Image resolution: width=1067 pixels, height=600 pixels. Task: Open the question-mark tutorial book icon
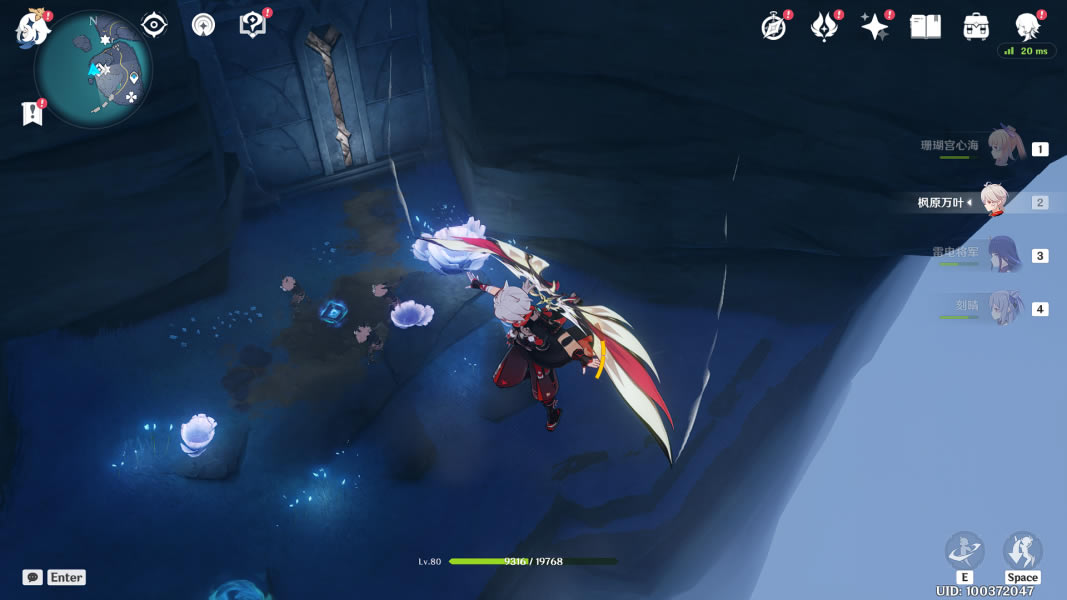[x=253, y=25]
